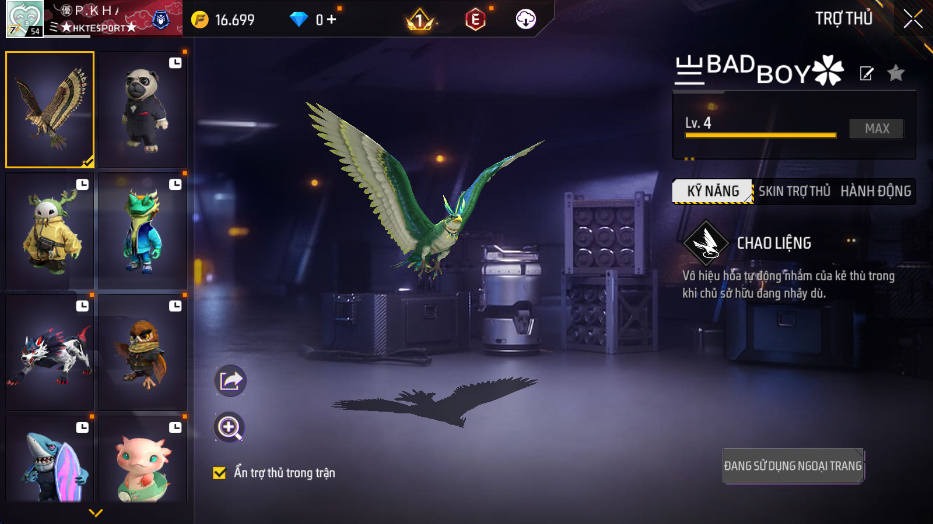The image size is (933, 524).
Task: Click the share arrow button
Action: (x=230, y=381)
